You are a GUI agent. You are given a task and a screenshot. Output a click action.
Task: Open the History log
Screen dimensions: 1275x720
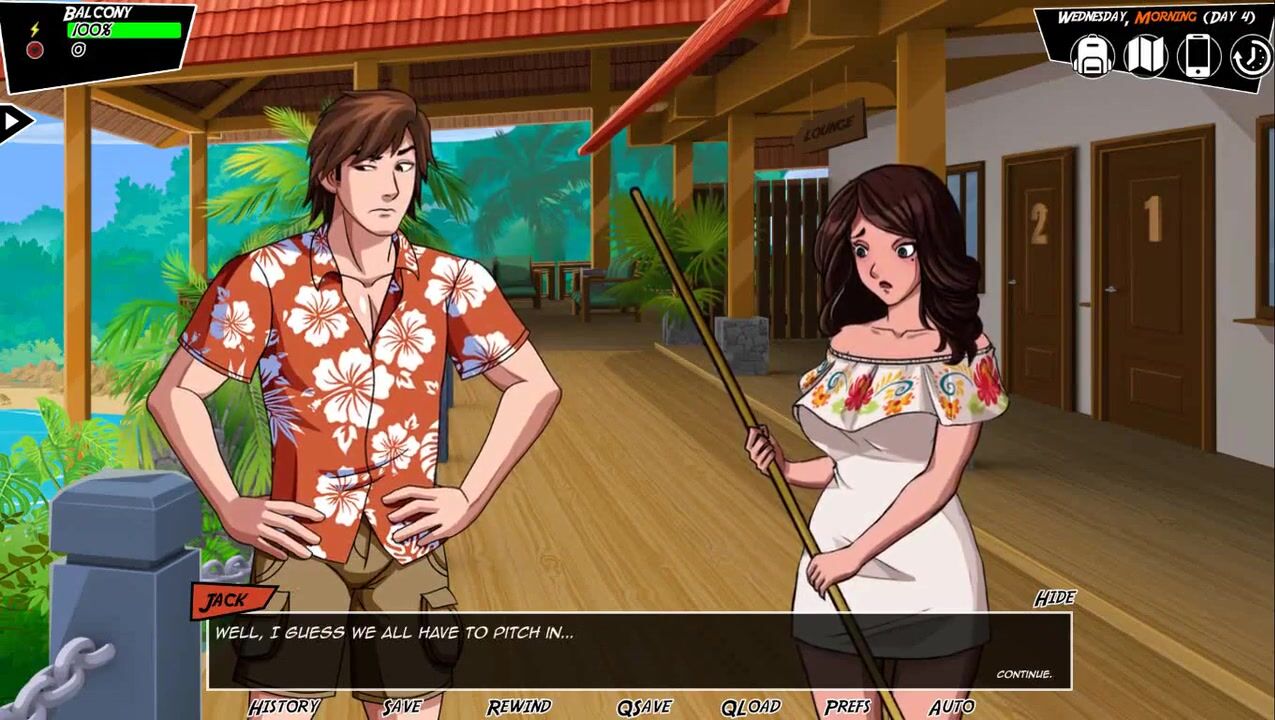click(284, 707)
